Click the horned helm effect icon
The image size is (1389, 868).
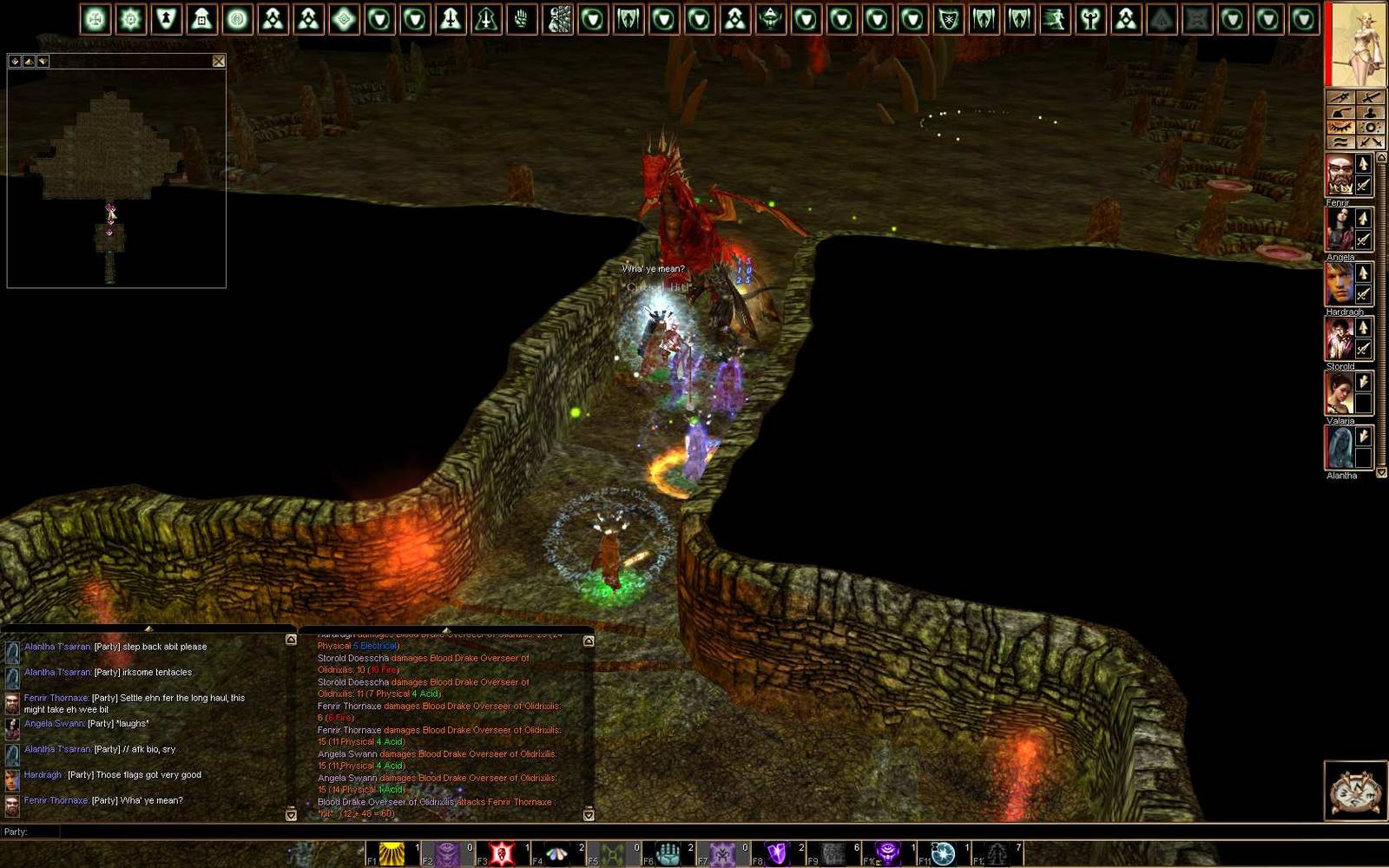pos(770,19)
